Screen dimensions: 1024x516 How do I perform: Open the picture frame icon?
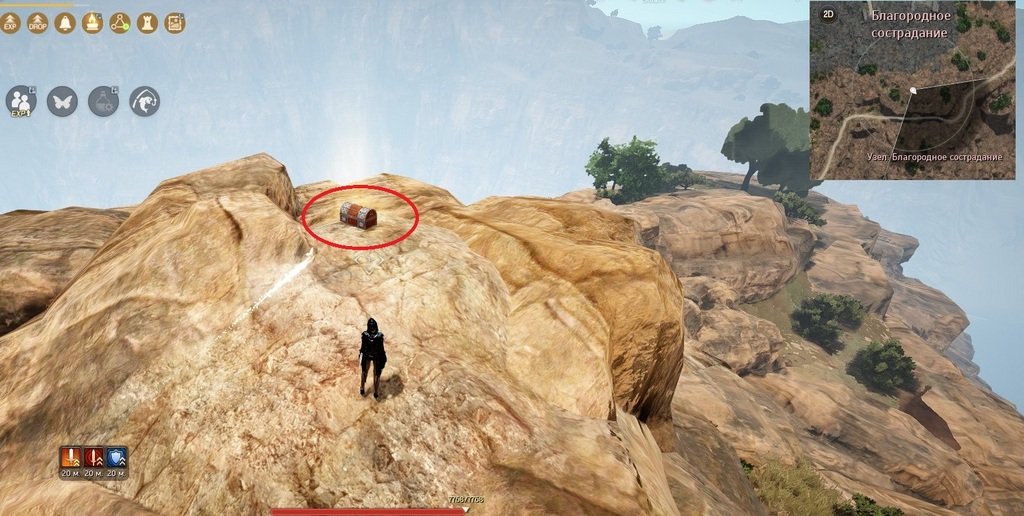coord(174,23)
